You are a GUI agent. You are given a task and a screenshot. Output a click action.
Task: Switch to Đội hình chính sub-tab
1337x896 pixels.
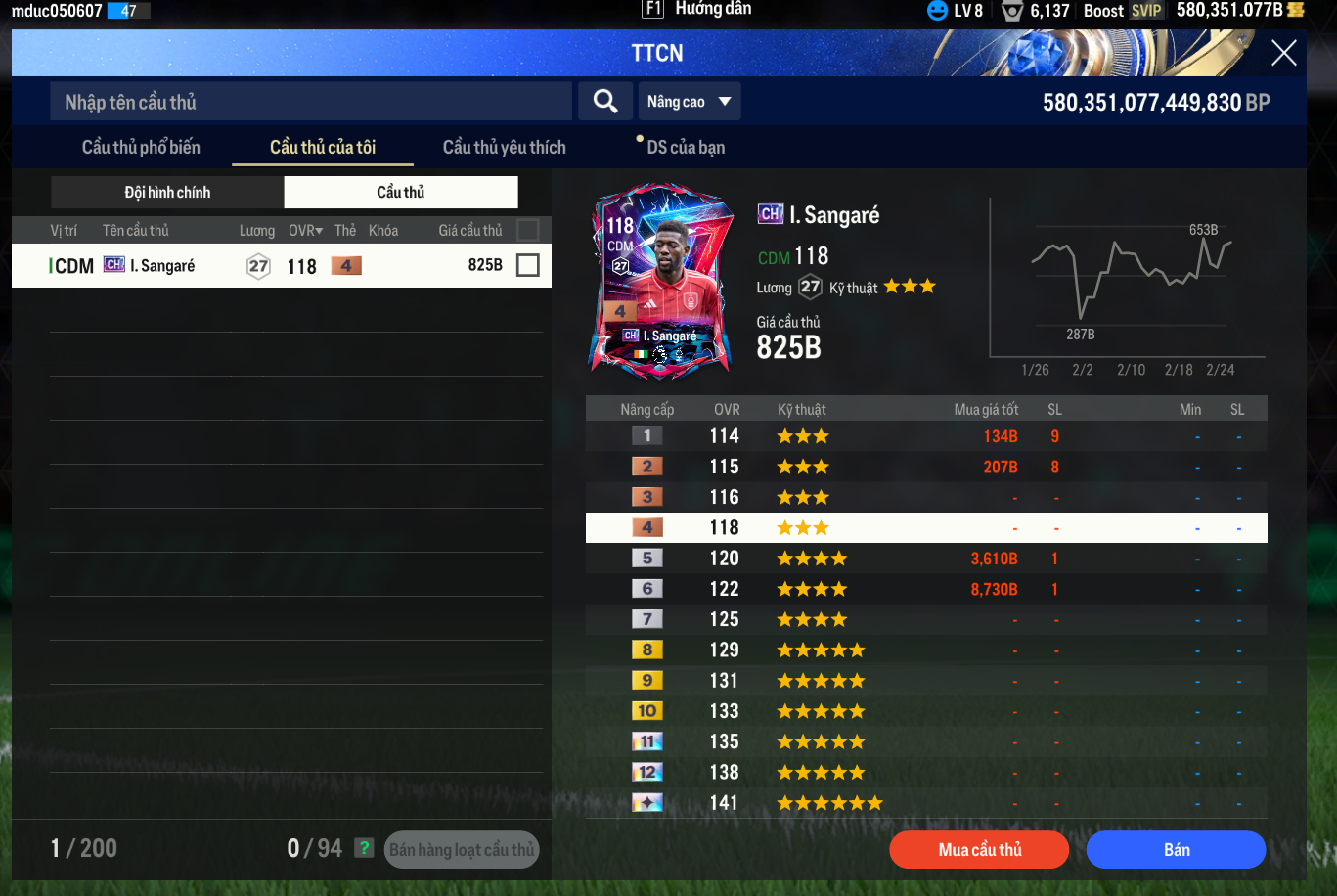(x=167, y=193)
